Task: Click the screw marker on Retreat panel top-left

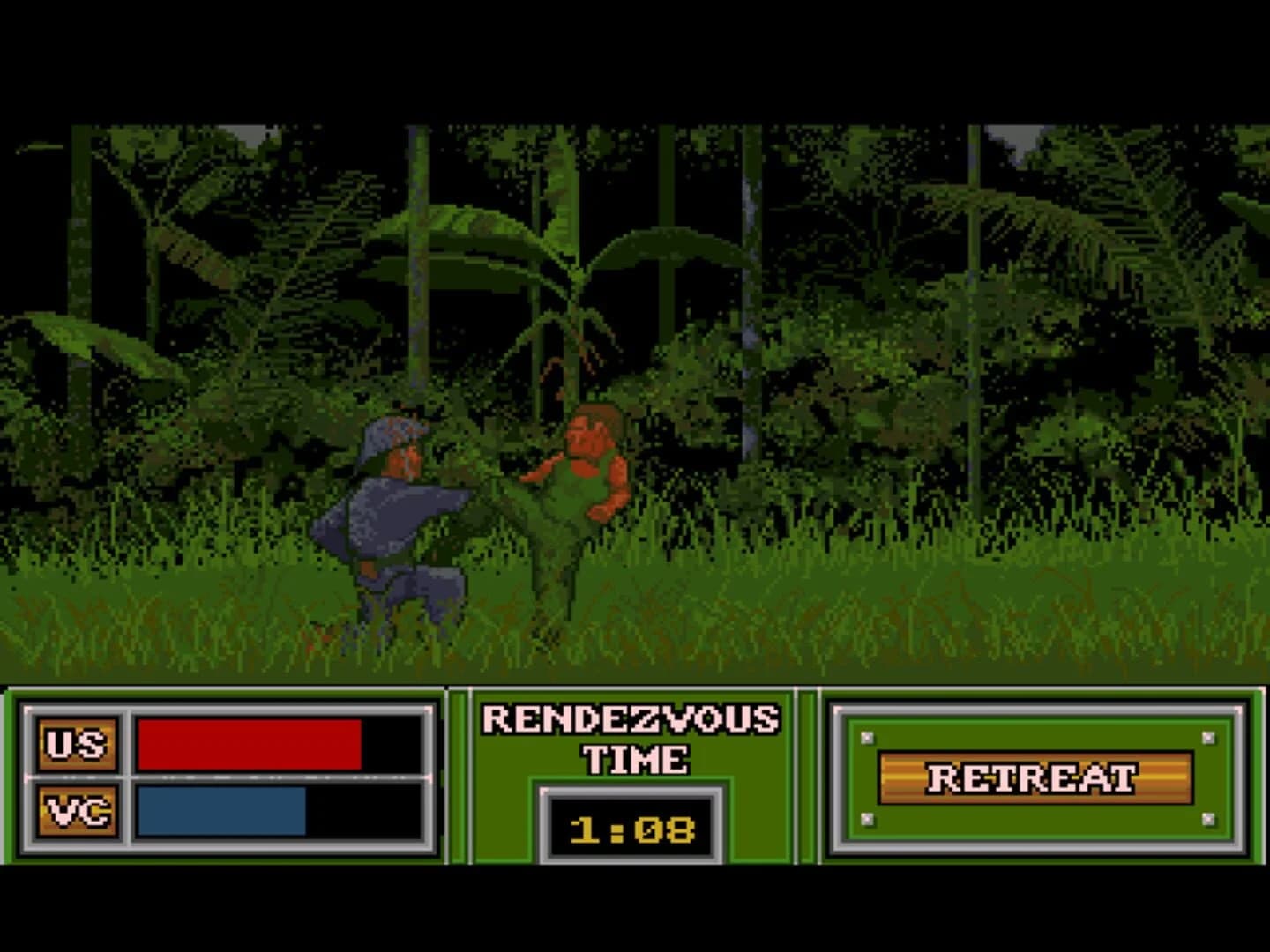Action: (x=867, y=739)
